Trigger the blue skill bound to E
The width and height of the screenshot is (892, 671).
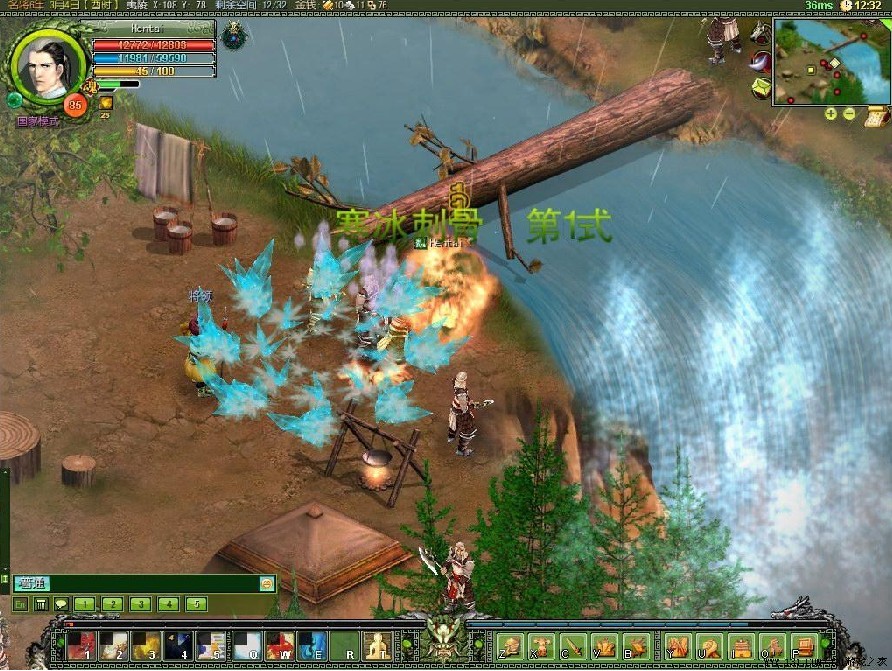click(311, 645)
